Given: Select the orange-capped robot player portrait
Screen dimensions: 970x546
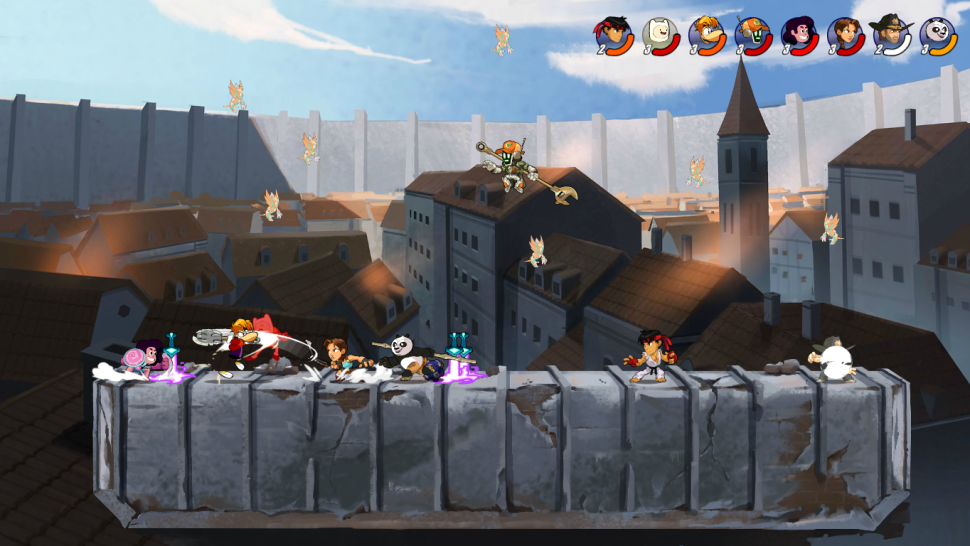Looking at the screenshot, I should [752, 34].
